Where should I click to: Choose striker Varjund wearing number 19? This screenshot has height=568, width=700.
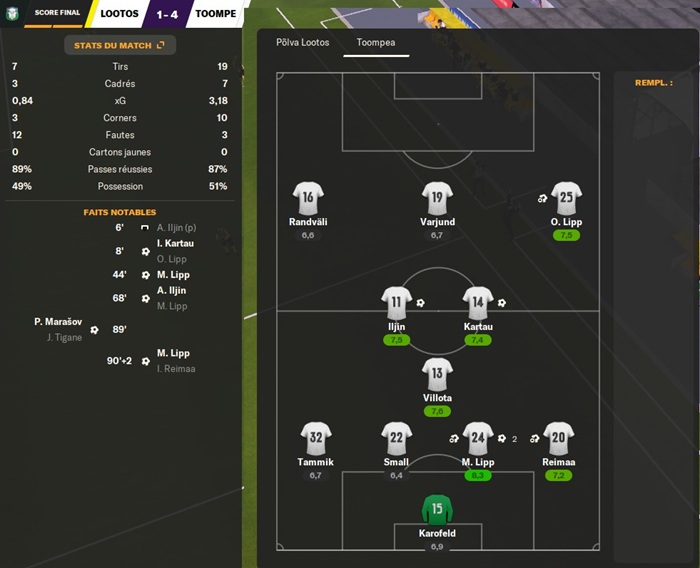tap(437, 198)
